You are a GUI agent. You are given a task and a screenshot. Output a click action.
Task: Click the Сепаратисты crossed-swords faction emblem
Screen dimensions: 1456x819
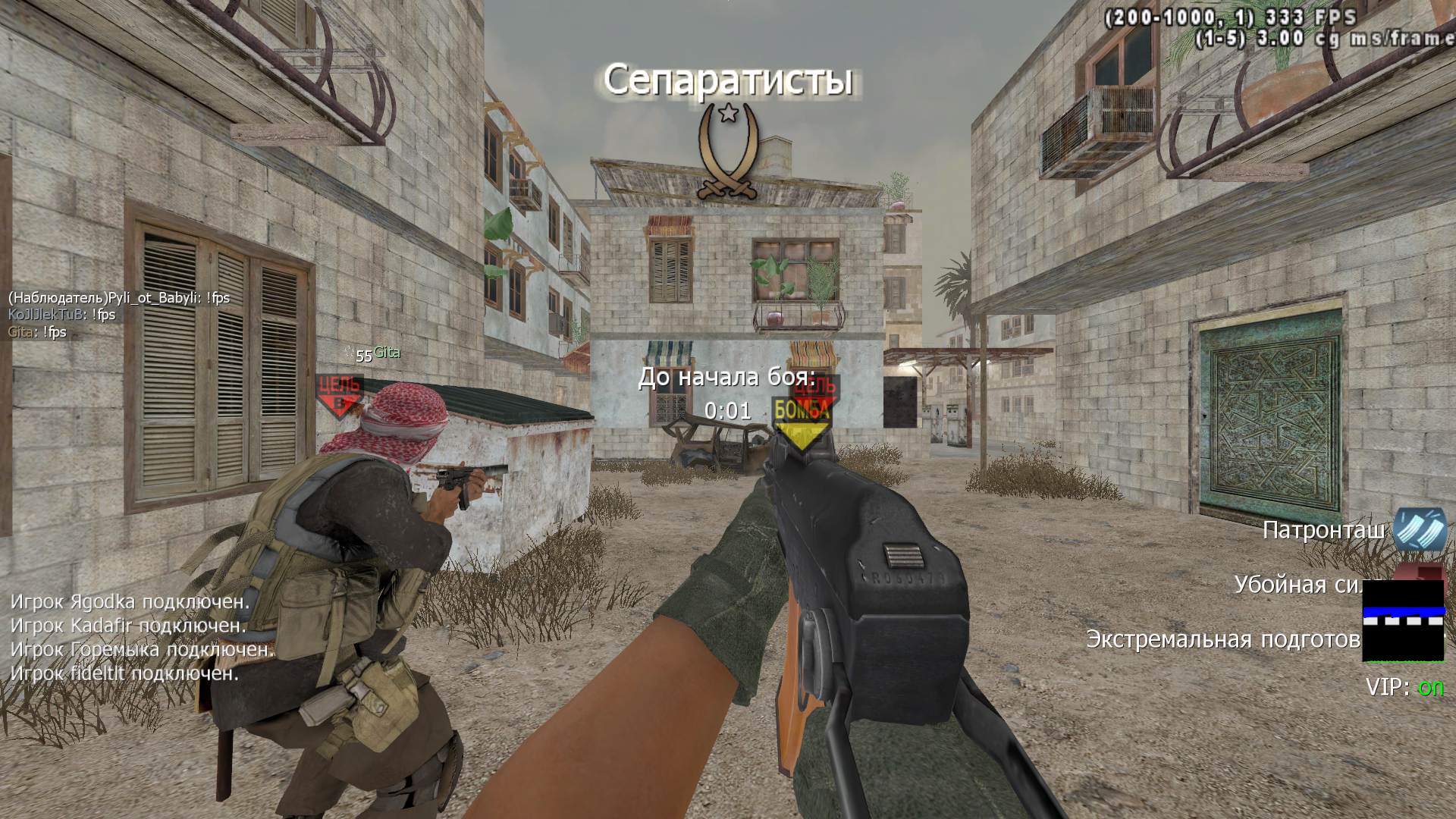(x=728, y=153)
